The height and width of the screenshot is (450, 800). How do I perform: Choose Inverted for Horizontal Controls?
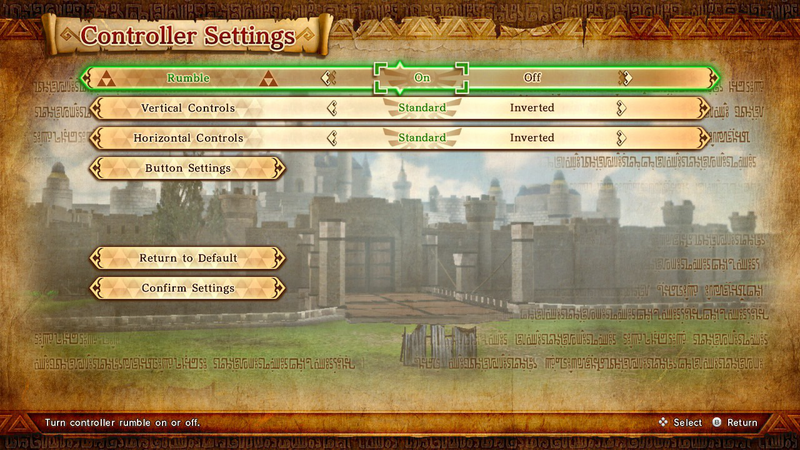(x=532, y=138)
